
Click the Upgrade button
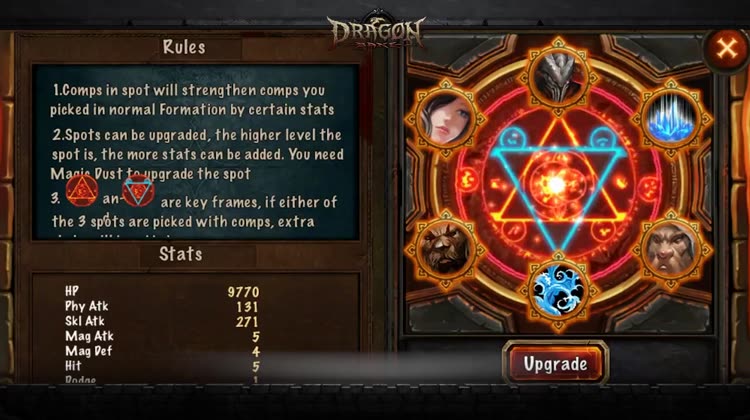(x=555, y=363)
